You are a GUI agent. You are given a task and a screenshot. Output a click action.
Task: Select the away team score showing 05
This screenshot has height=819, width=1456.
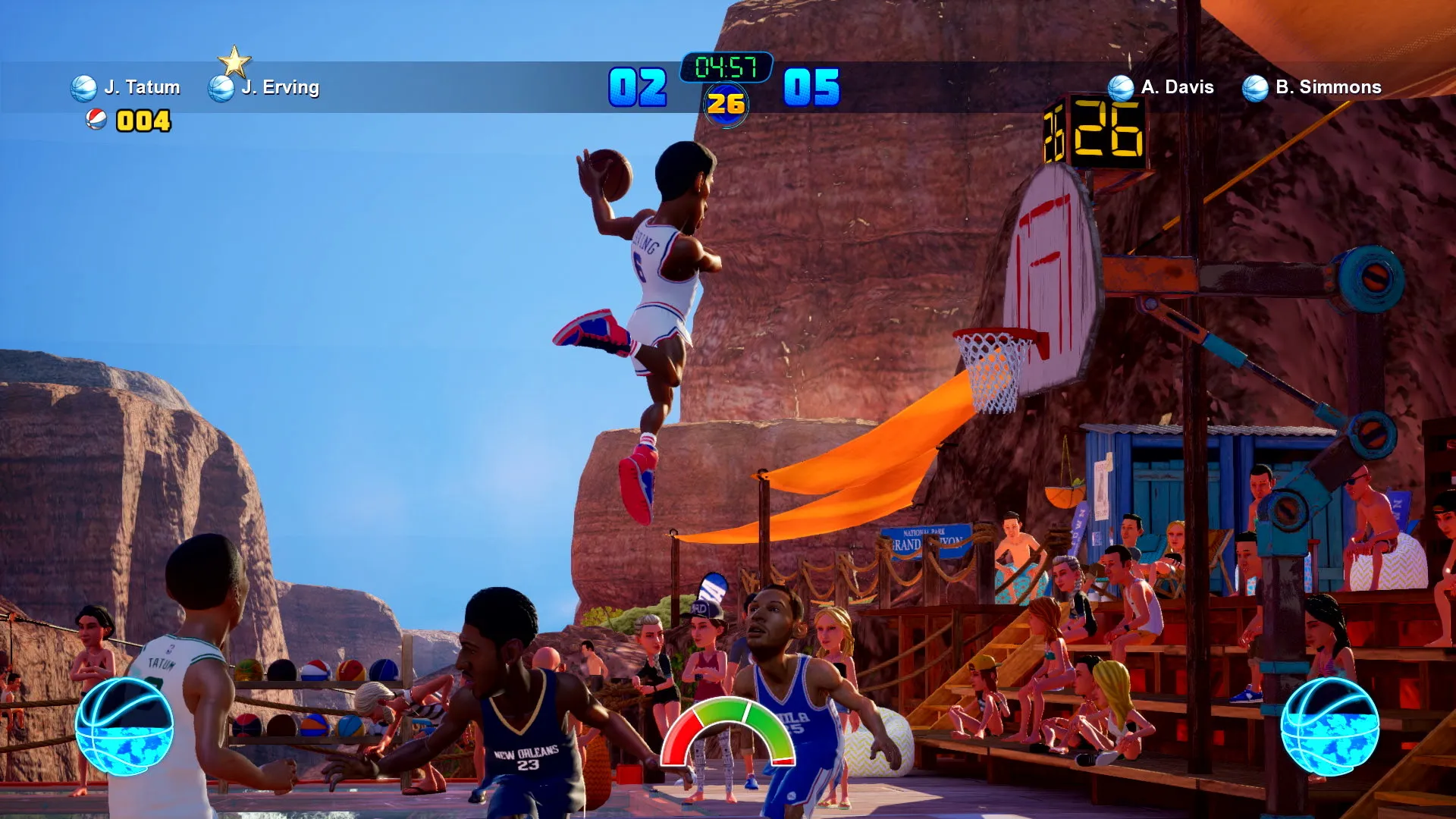point(813,89)
